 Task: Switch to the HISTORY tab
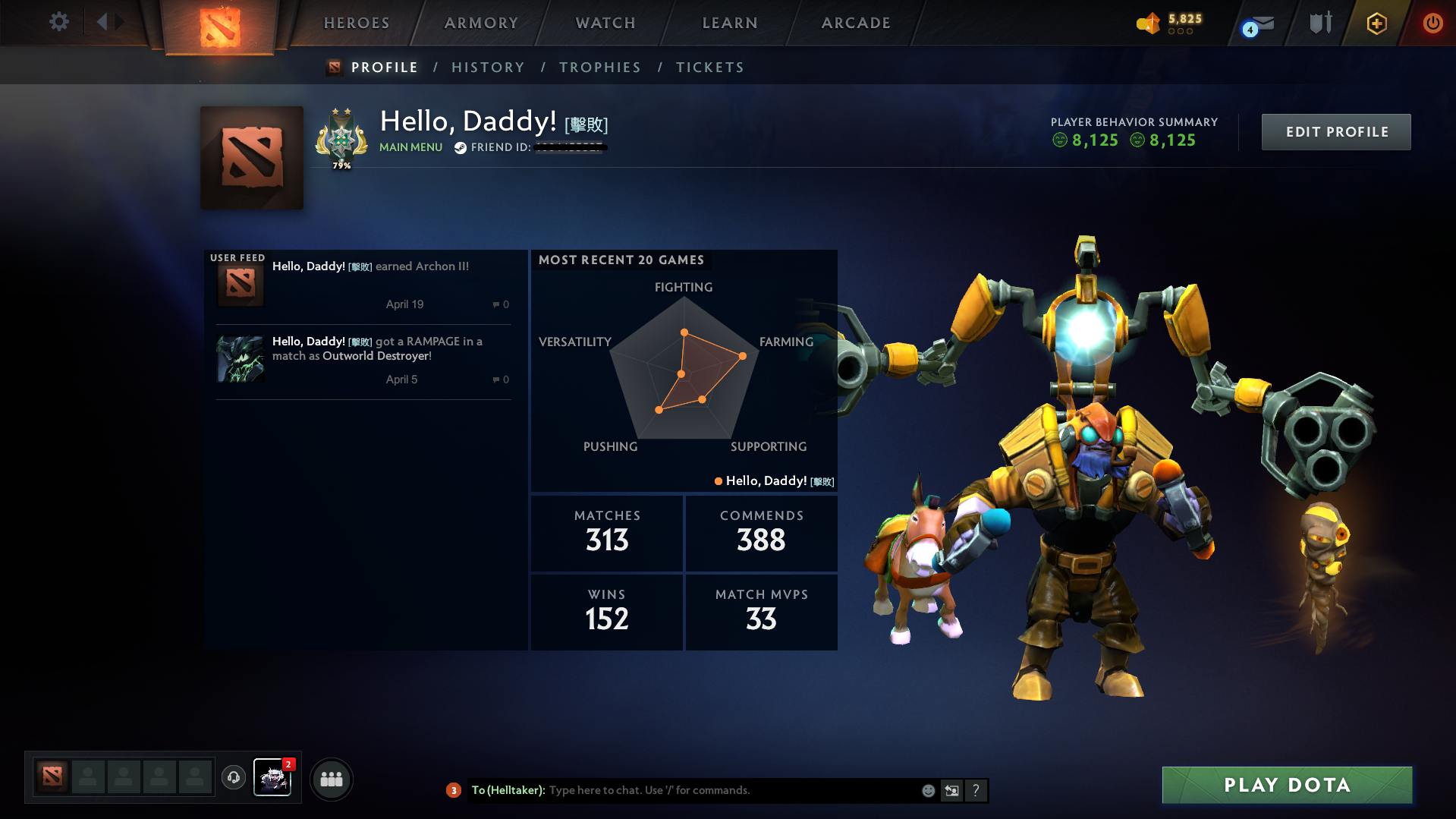pos(488,67)
